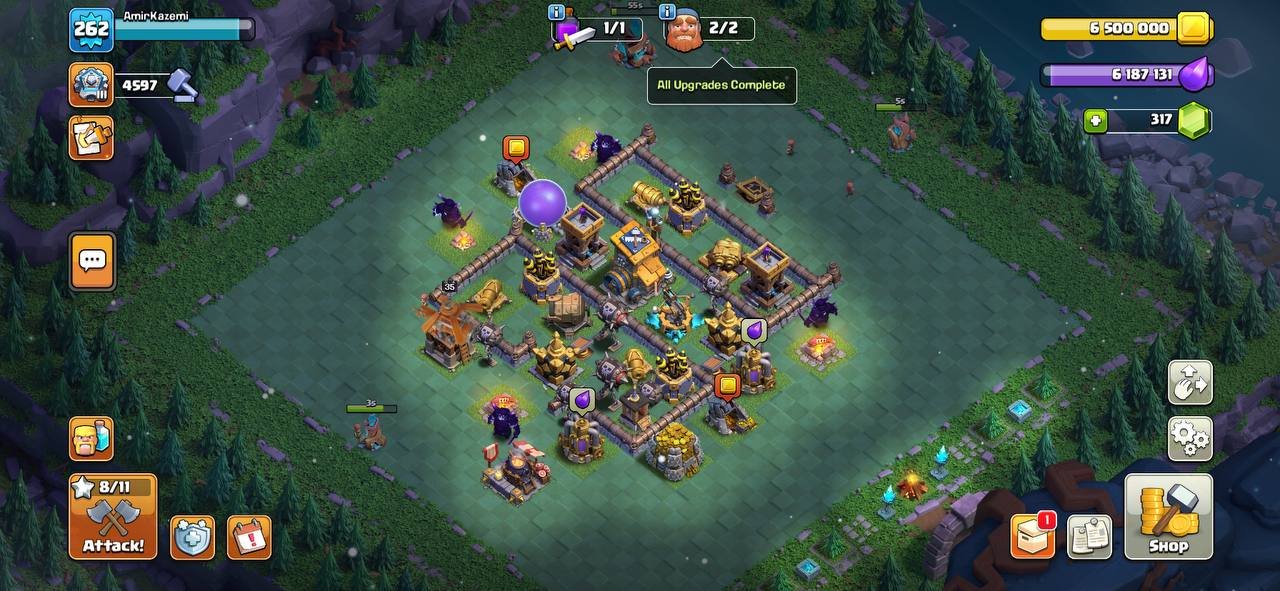The width and height of the screenshot is (1280, 591).
Task: Open the events calendar icon
Action: pyautogui.click(x=249, y=537)
